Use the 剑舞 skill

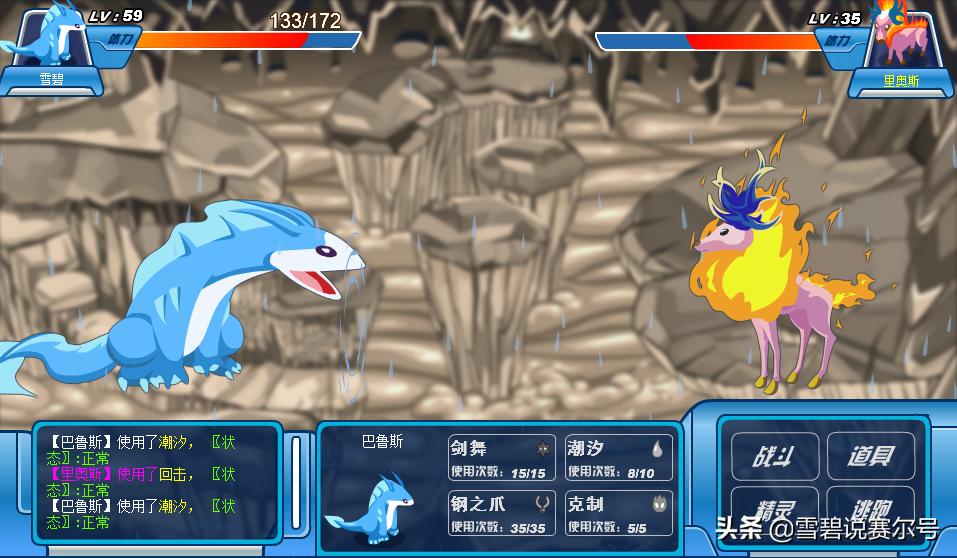(502, 458)
